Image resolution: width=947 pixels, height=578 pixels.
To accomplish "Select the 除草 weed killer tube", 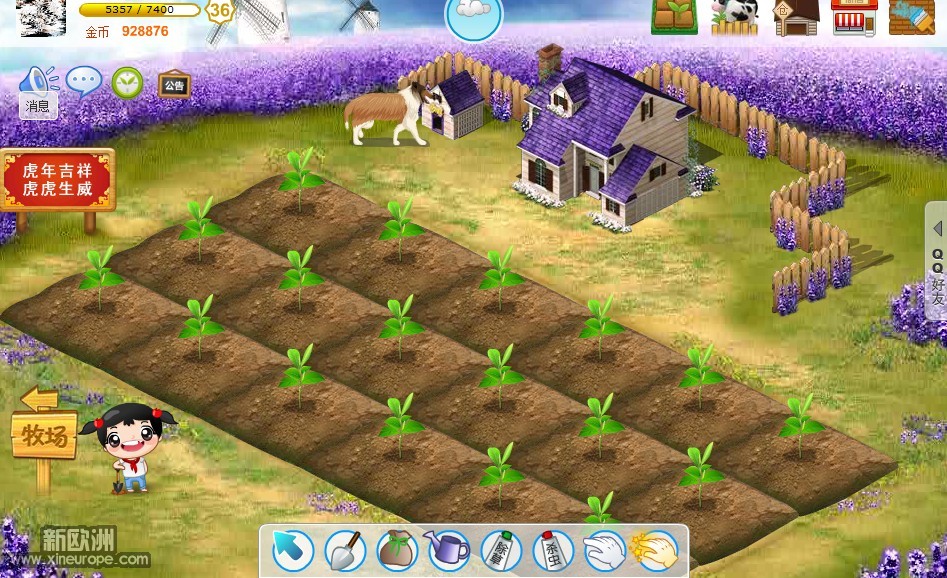I will pyautogui.click(x=500, y=550).
